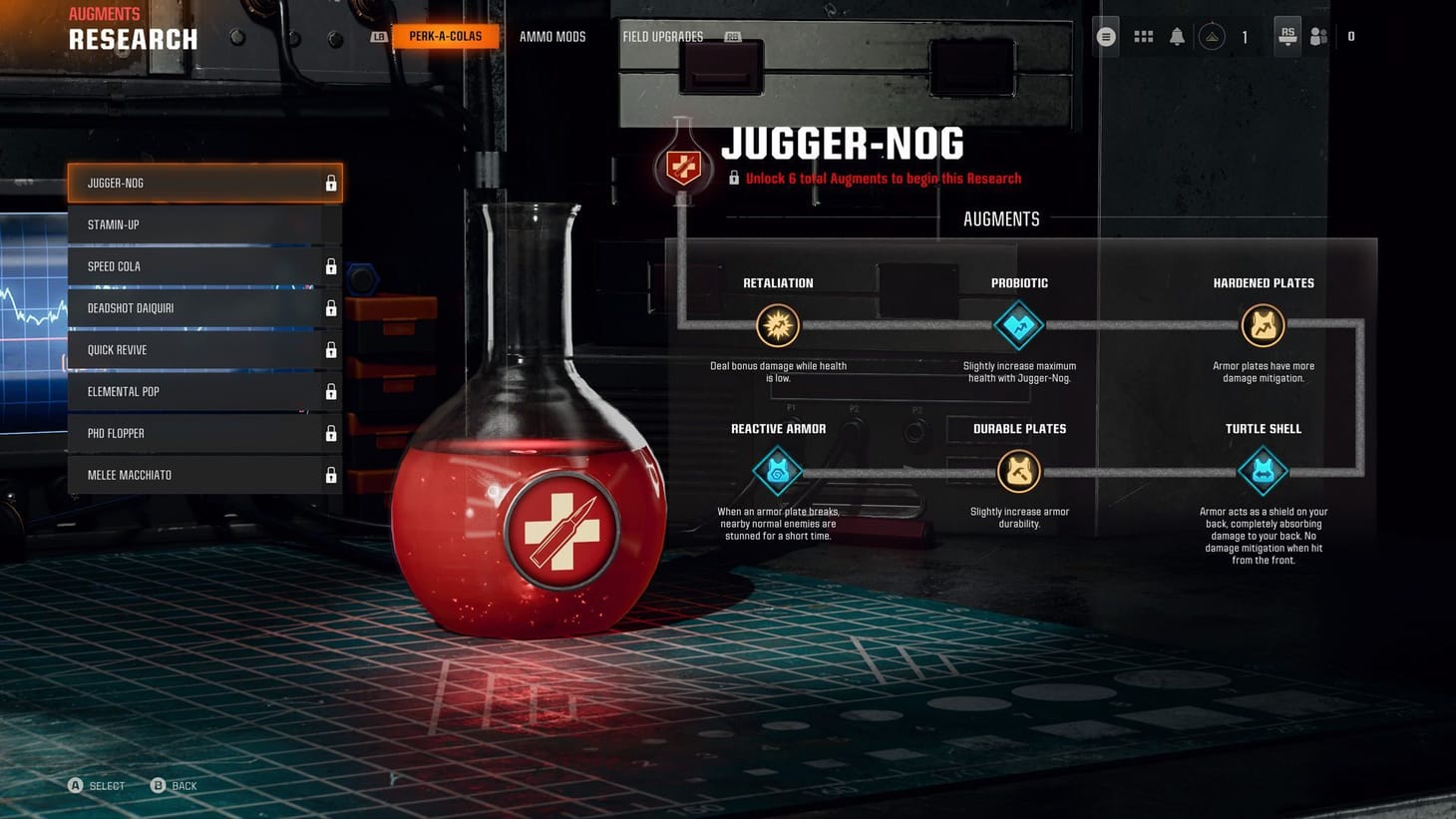The width and height of the screenshot is (1456, 819).
Task: Click the apps grid icon
Action: click(1143, 36)
